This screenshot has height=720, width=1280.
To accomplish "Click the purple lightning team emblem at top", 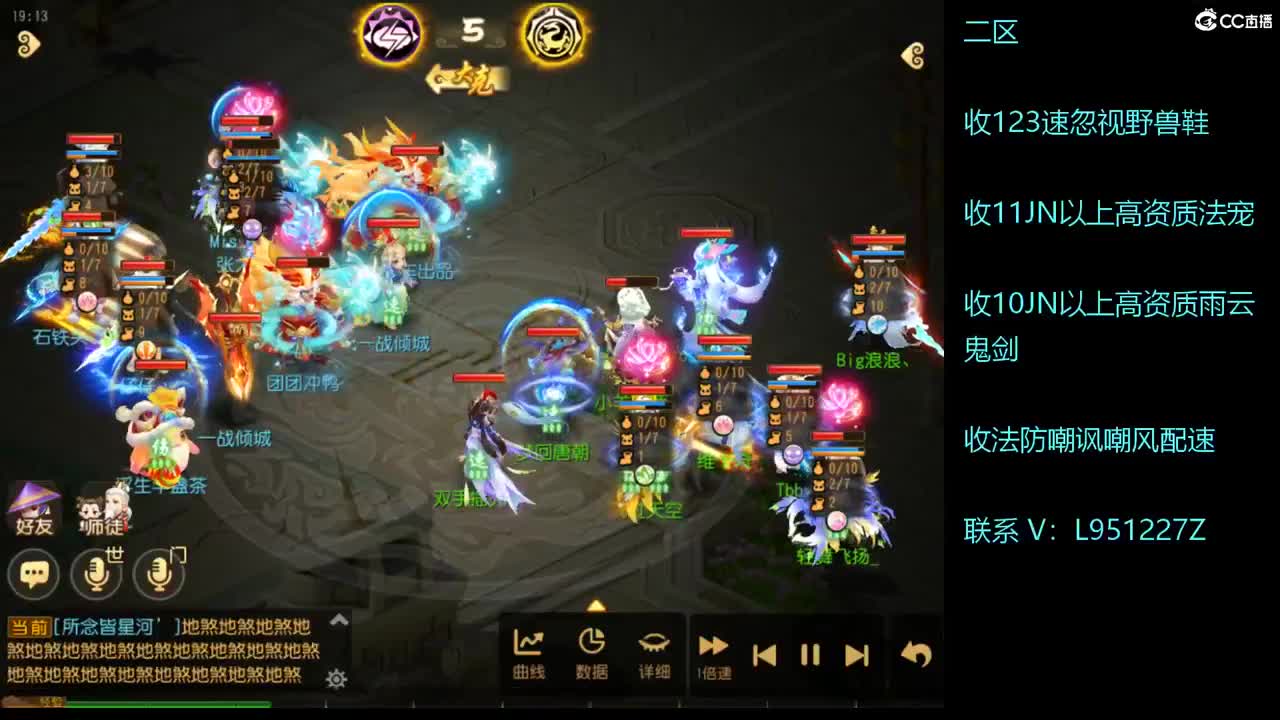I will coord(389,32).
